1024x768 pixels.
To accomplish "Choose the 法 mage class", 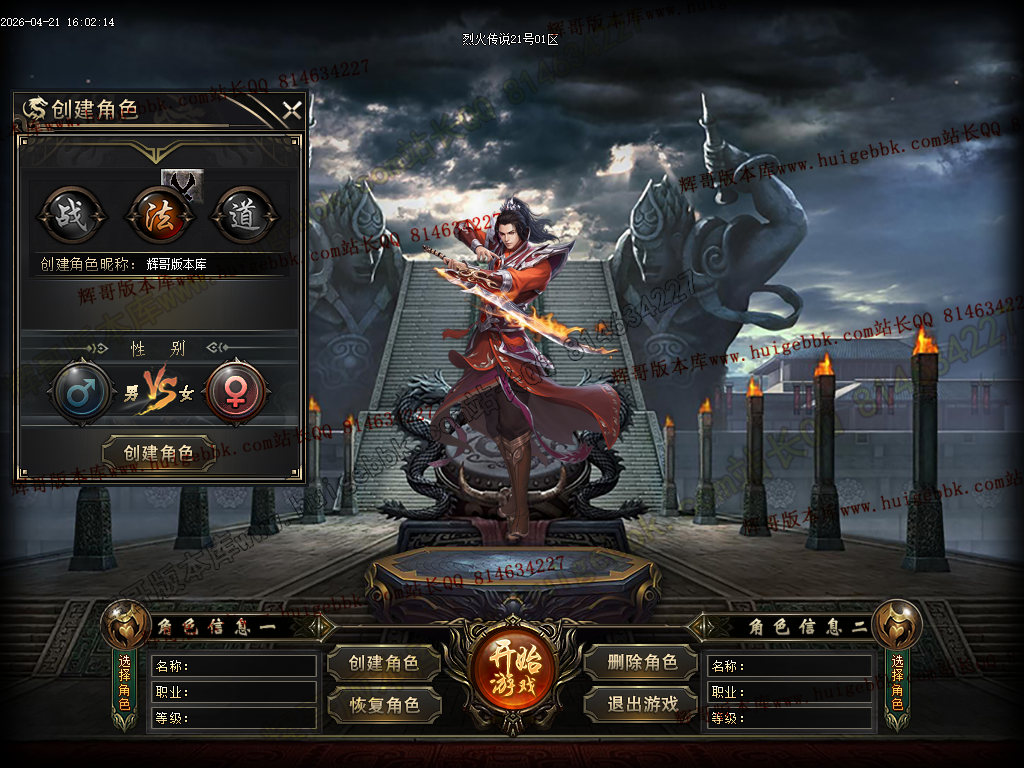I will click(157, 216).
